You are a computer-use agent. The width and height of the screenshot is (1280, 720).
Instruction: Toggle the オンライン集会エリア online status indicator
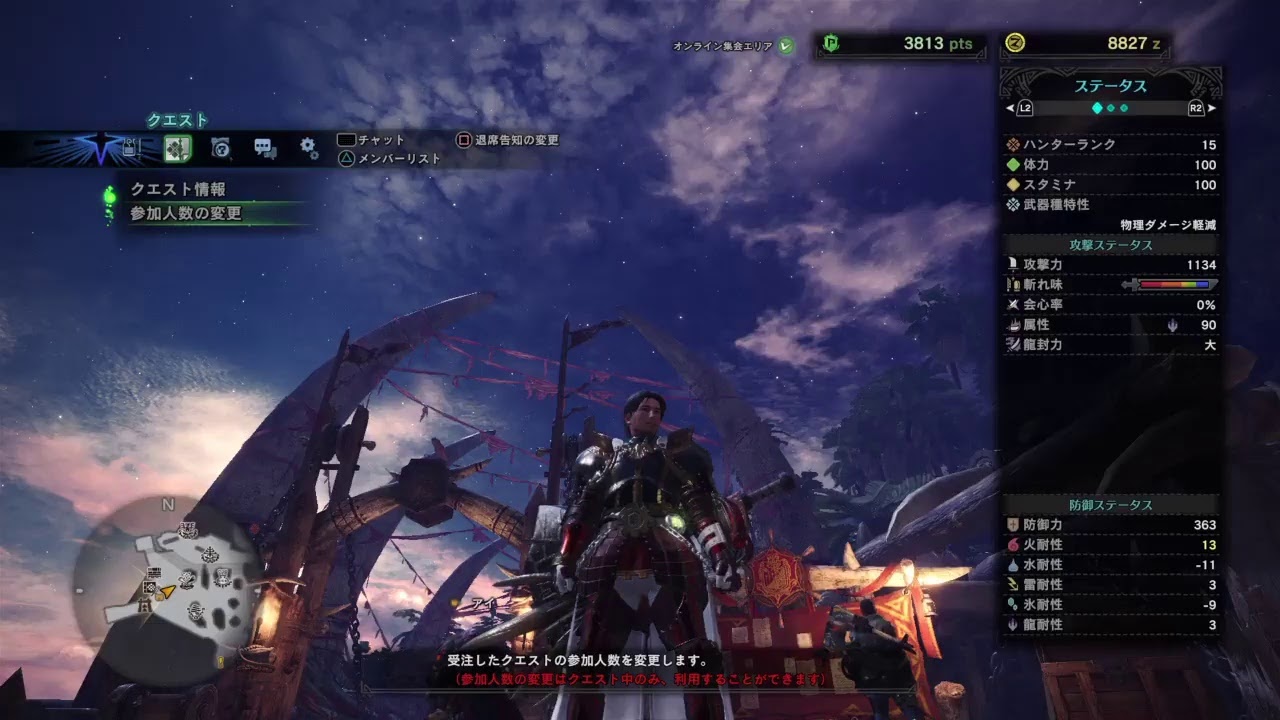[787, 44]
